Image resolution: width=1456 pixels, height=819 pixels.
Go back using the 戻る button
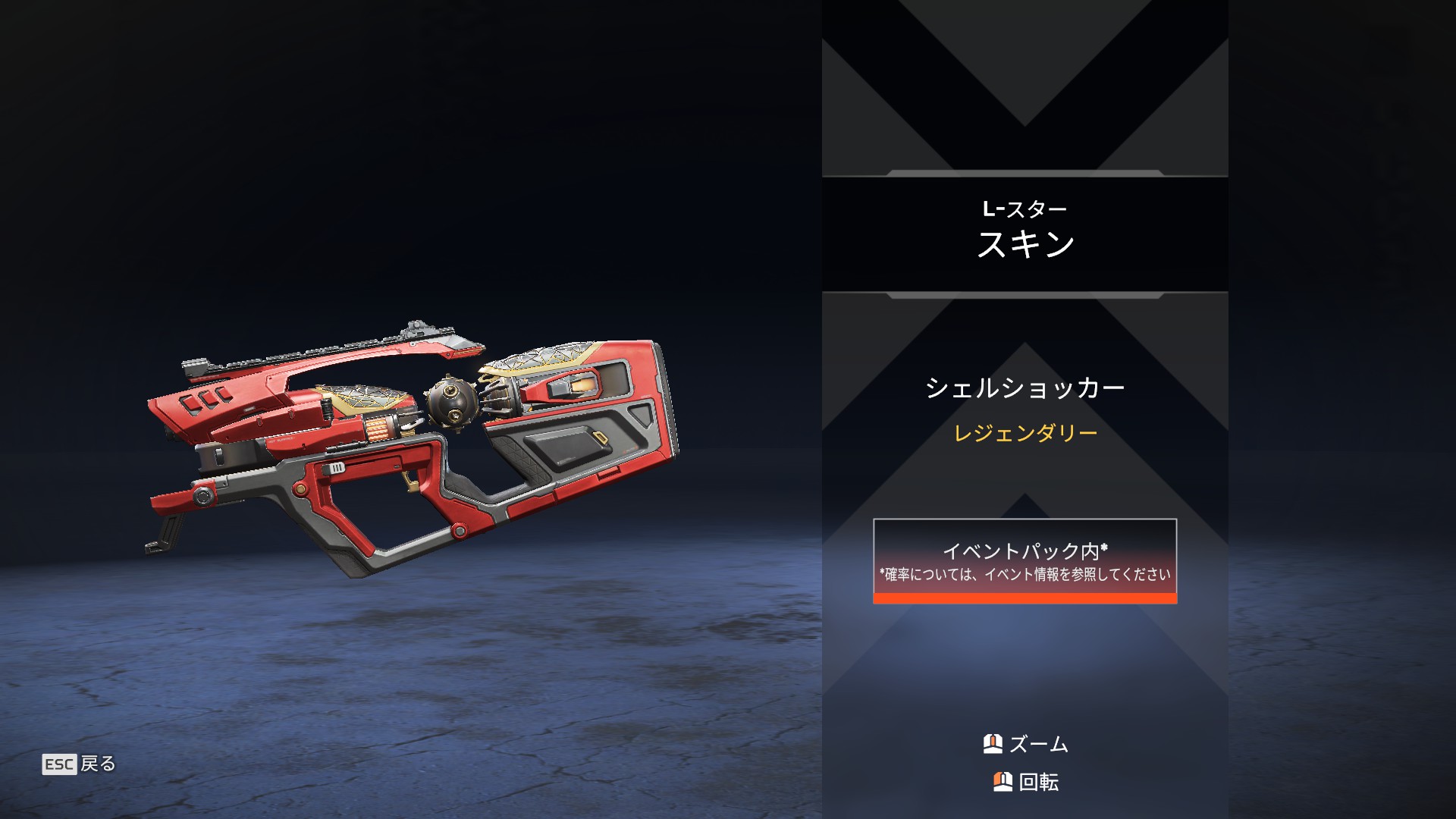pos(80,764)
